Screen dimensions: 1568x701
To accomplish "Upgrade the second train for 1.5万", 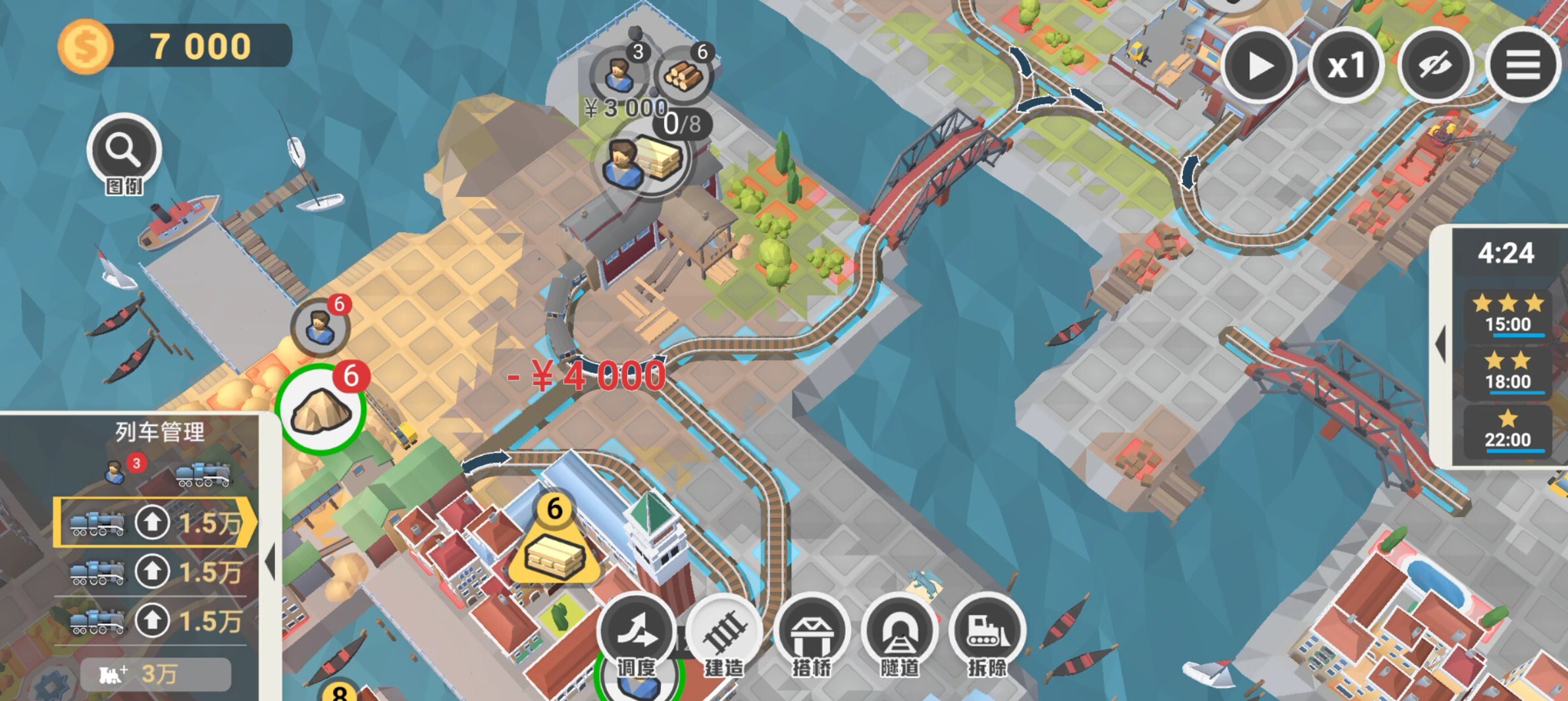I will click(x=153, y=571).
